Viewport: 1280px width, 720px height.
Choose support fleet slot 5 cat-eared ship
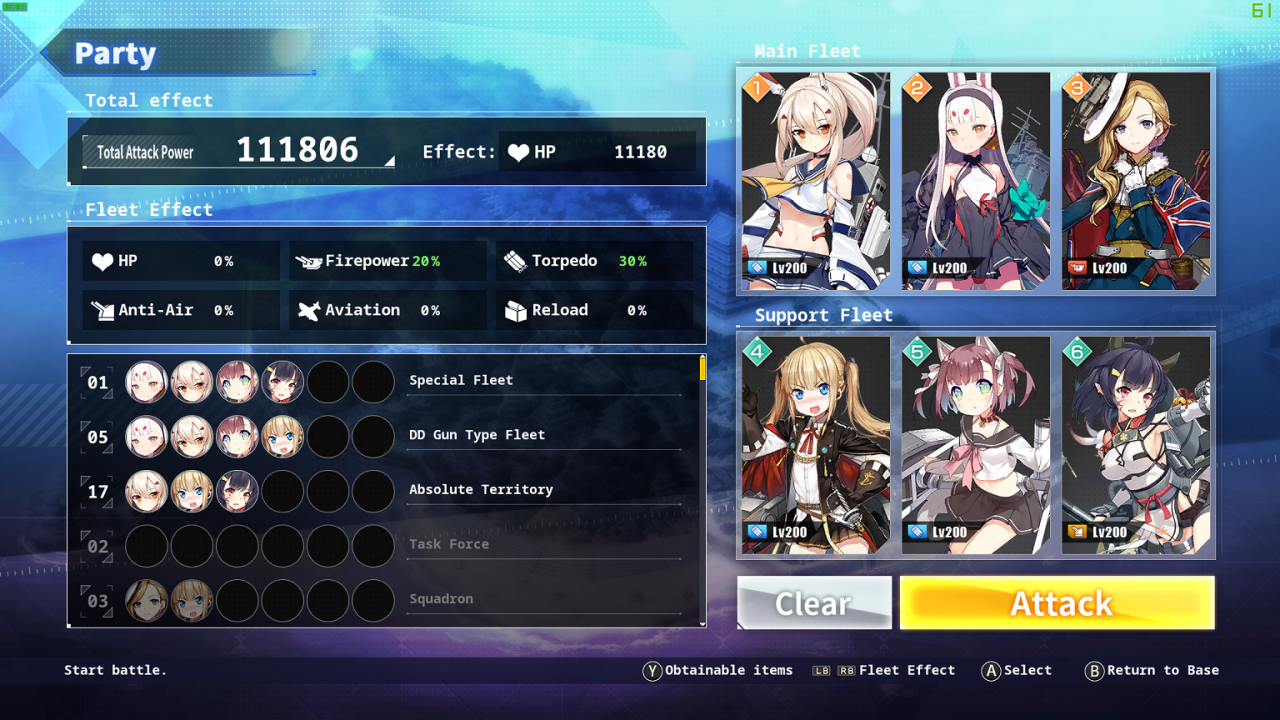tap(976, 445)
